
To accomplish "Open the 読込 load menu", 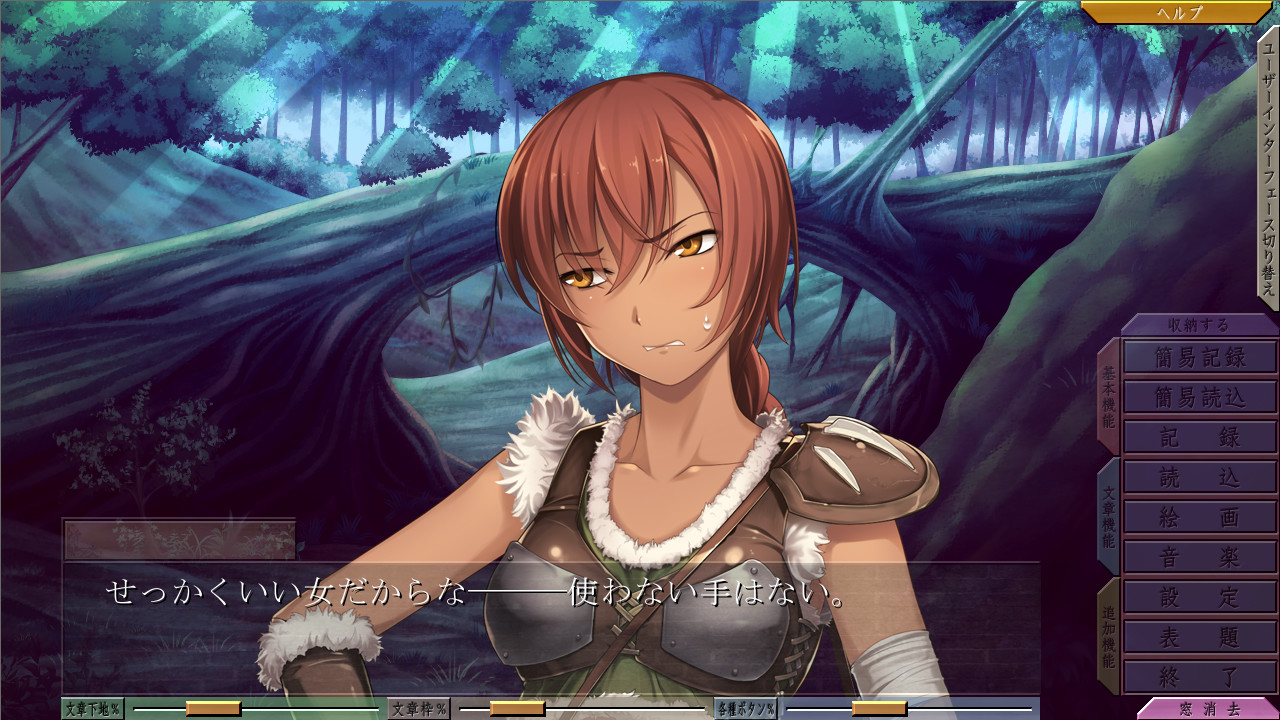I will pos(1200,477).
